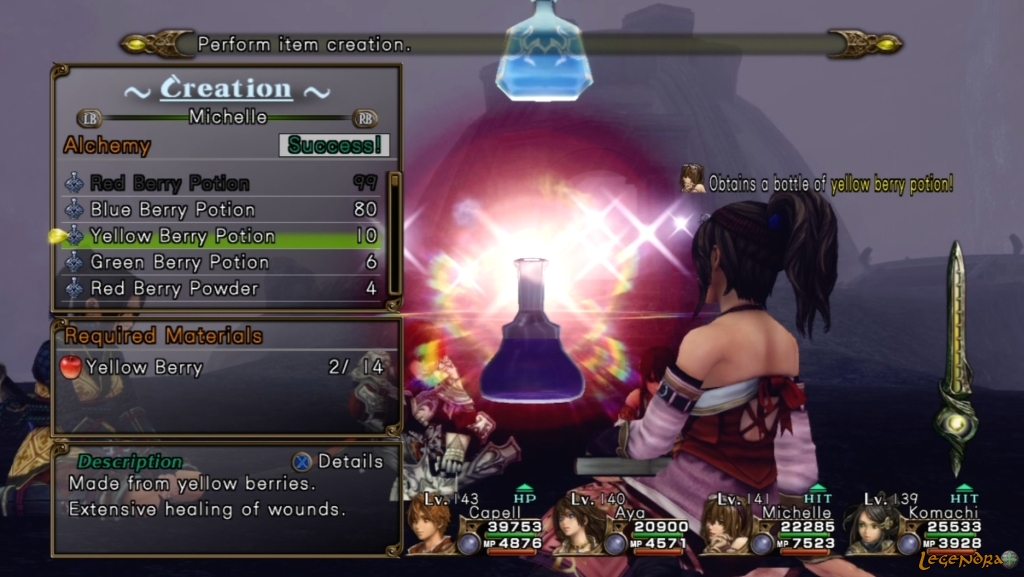Select the highlighted Yellow Berry Potion row
The width and height of the screenshot is (1024, 577).
pyautogui.click(x=182, y=236)
